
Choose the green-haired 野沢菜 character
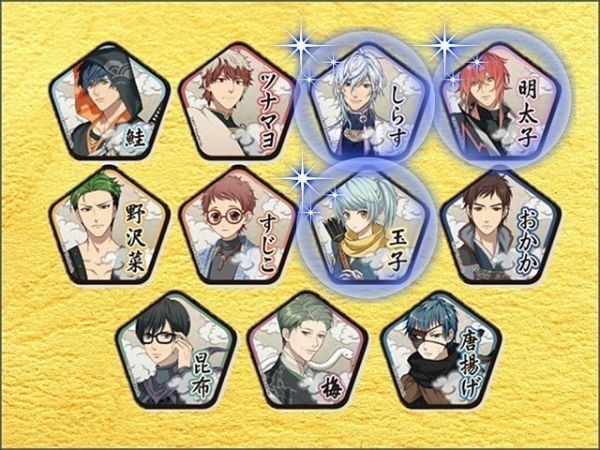click(x=108, y=226)
